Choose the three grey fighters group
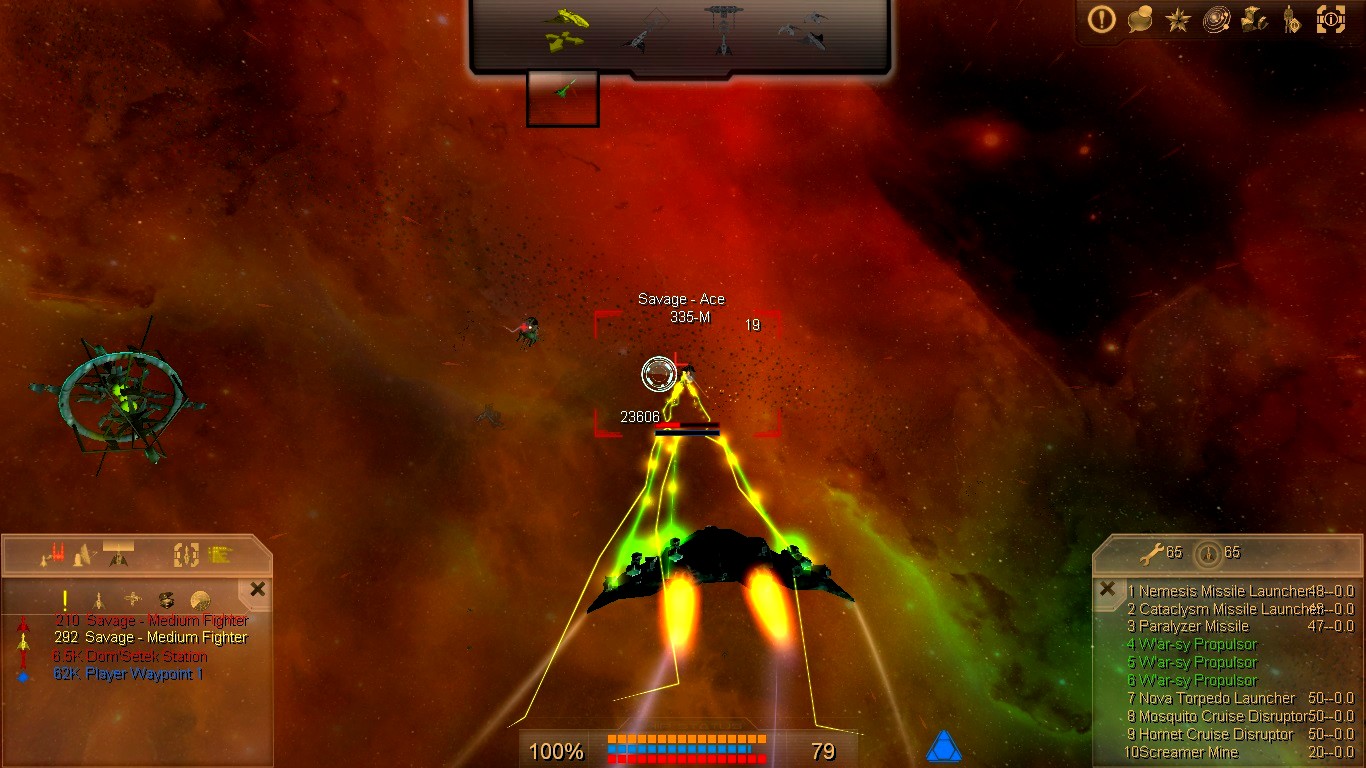This screenshot has height=768, width=1366. pyautogui.click(x=803, y=30)
